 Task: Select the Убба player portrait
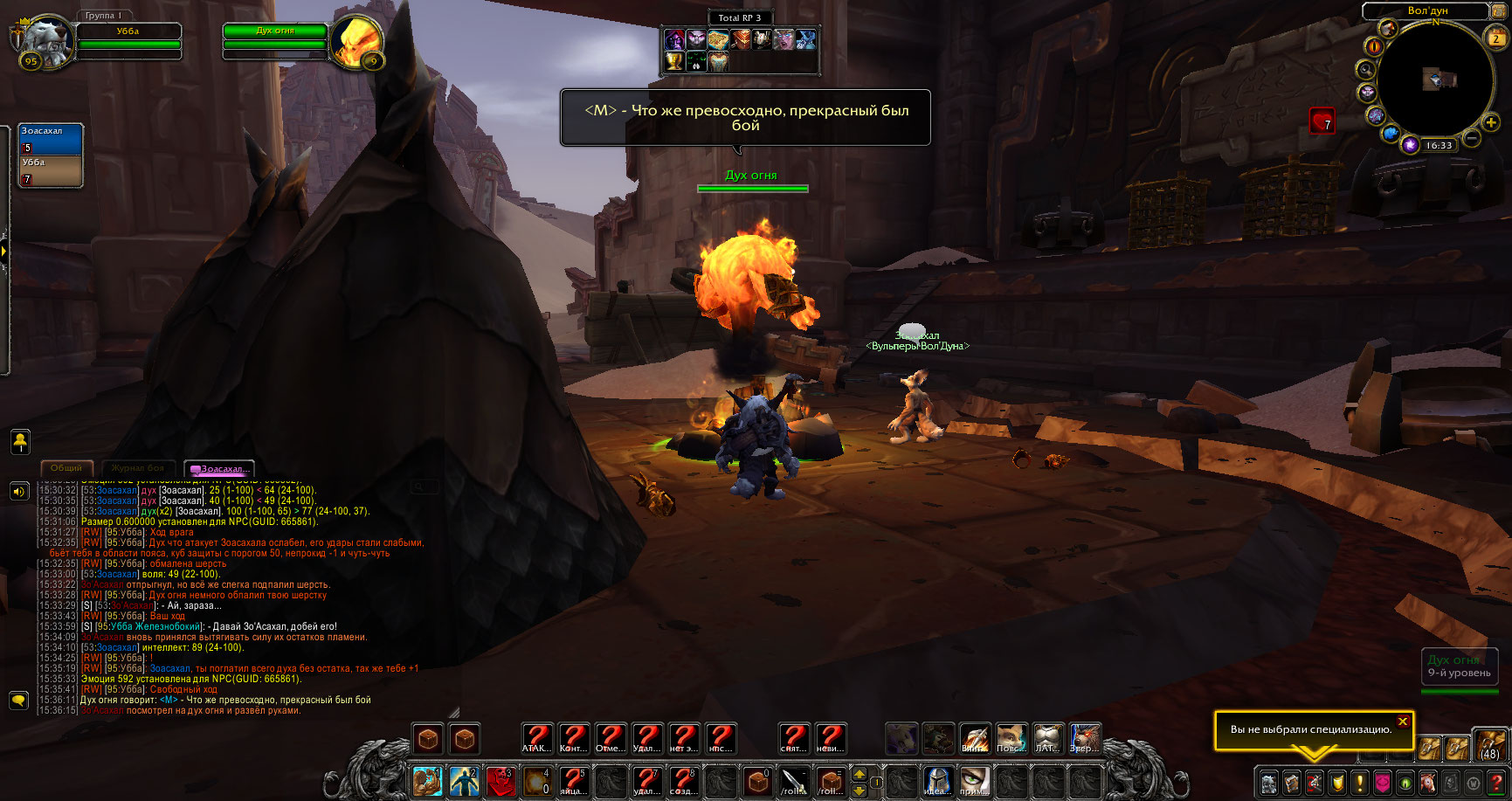[x=44, y=40]
